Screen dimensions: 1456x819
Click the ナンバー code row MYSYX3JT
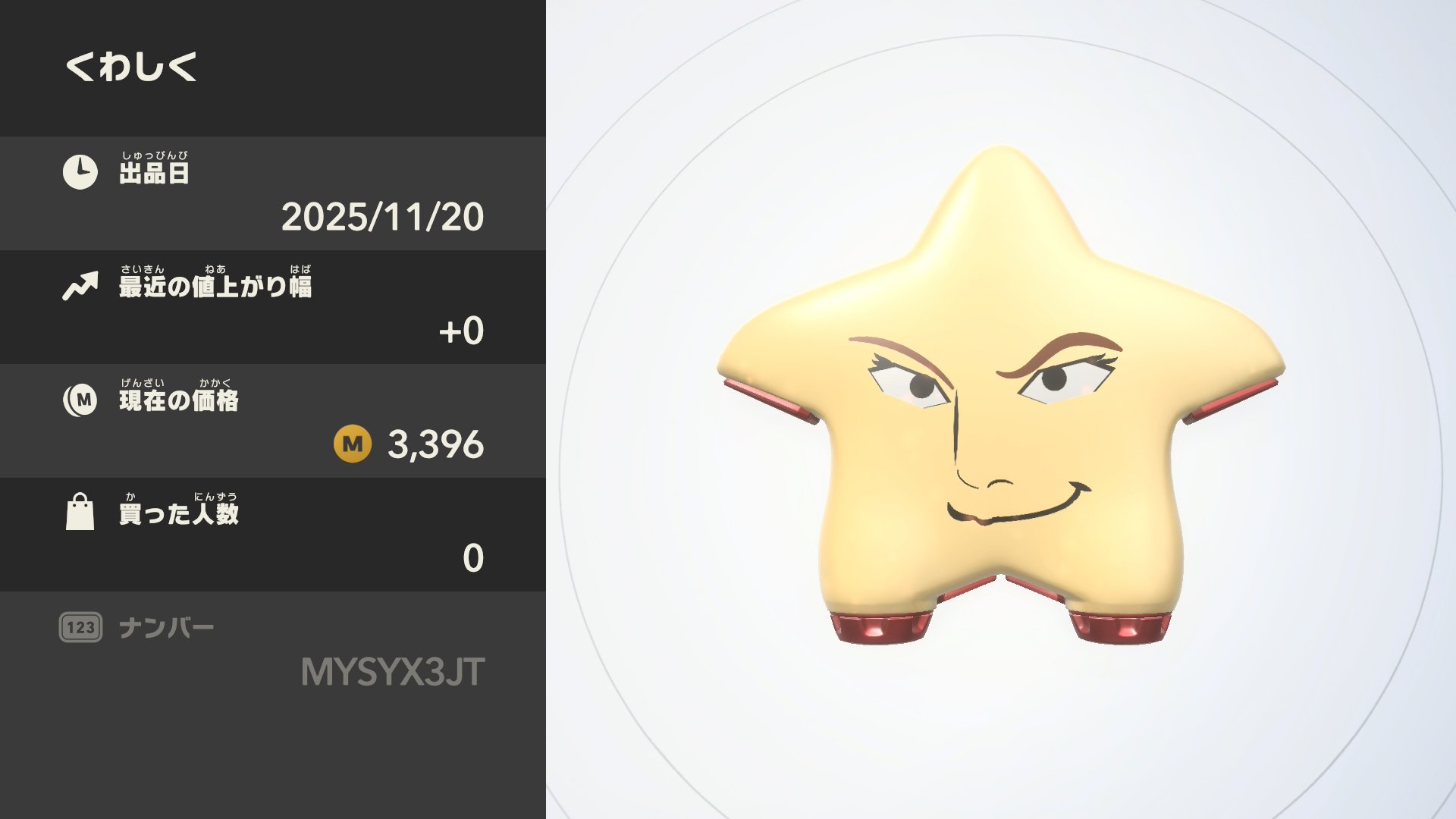[x=273, y=651]
